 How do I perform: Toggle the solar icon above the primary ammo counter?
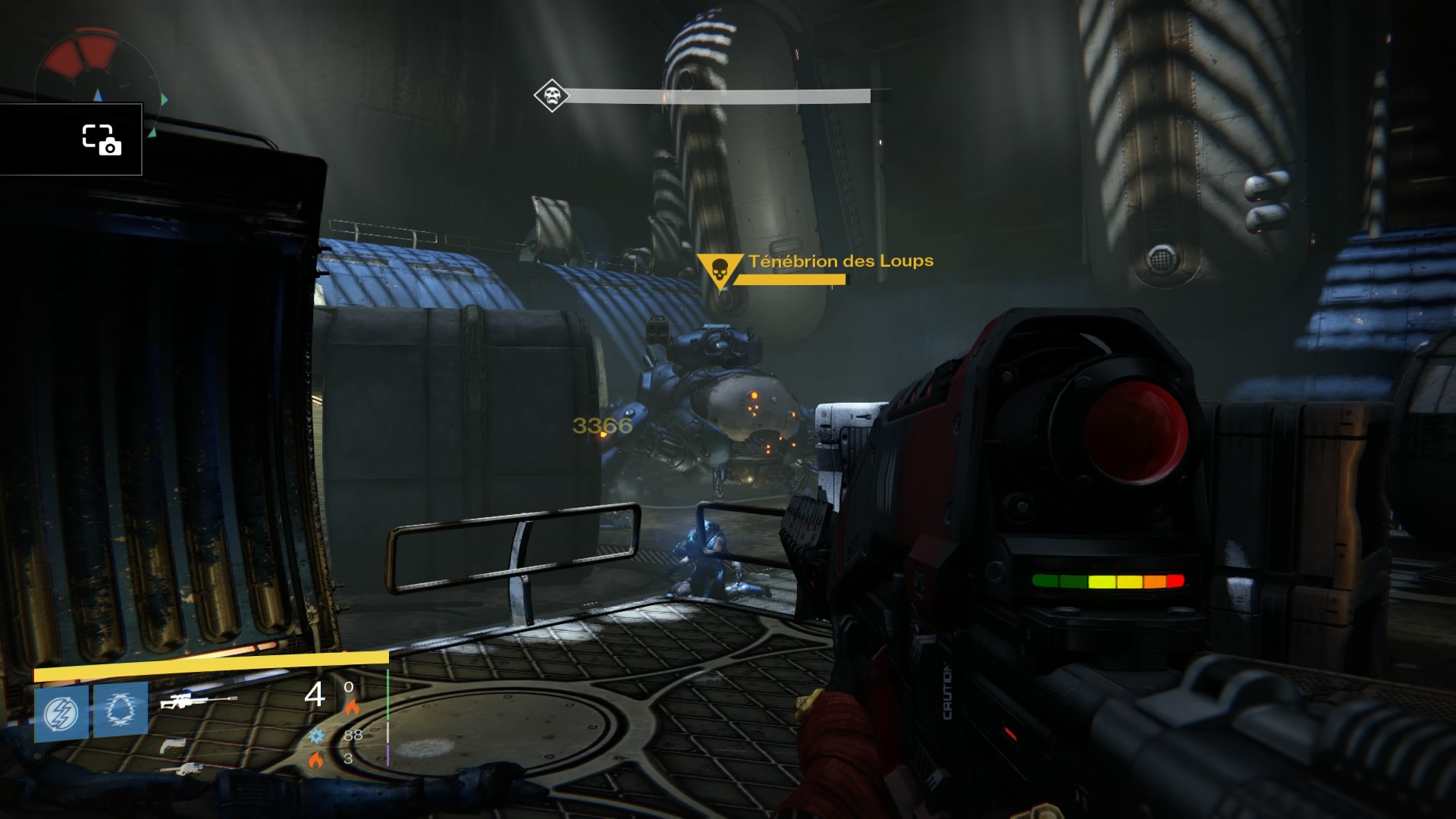[x=353, y=708]
